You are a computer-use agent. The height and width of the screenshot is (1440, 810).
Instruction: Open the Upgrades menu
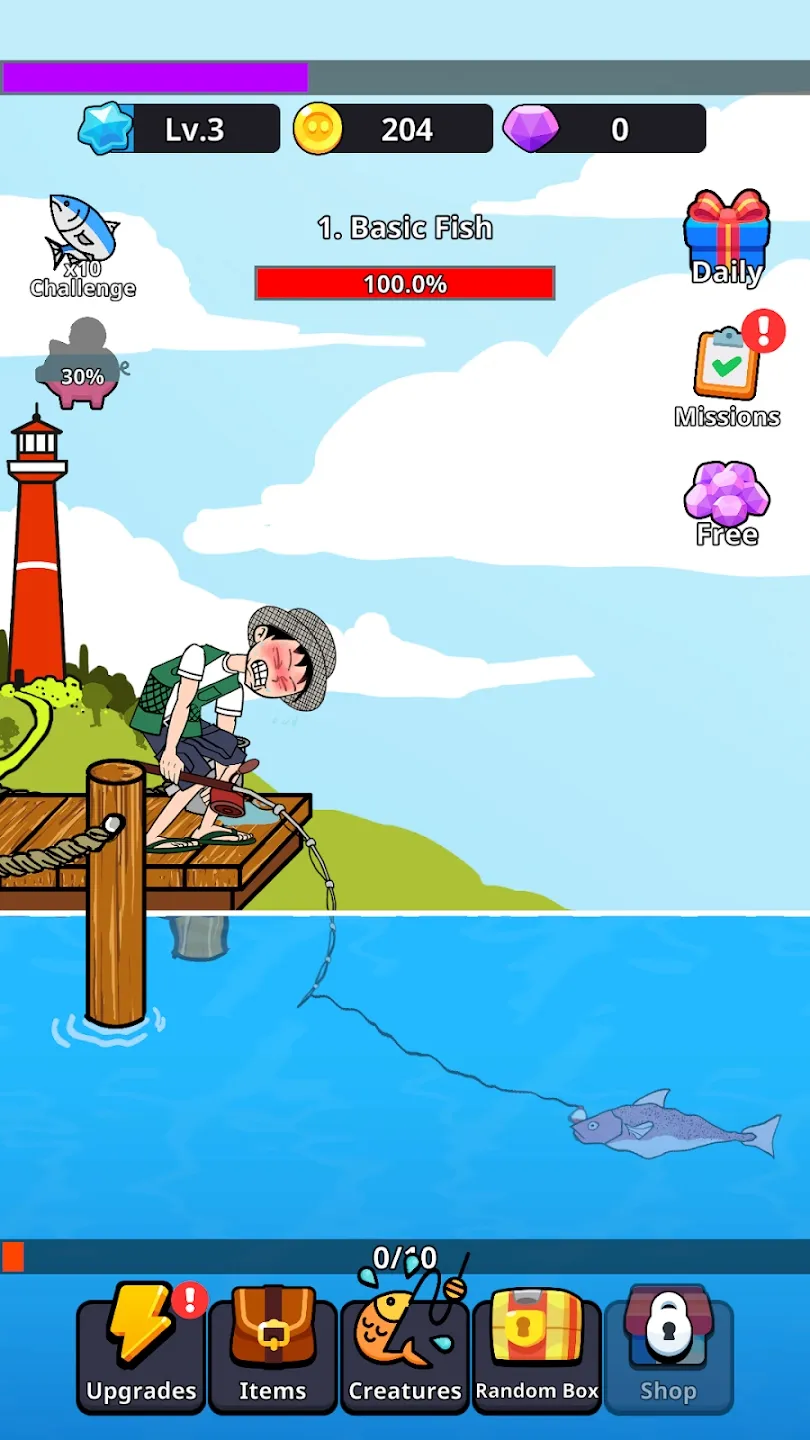pyautogui.click(x=141, y=1352)
